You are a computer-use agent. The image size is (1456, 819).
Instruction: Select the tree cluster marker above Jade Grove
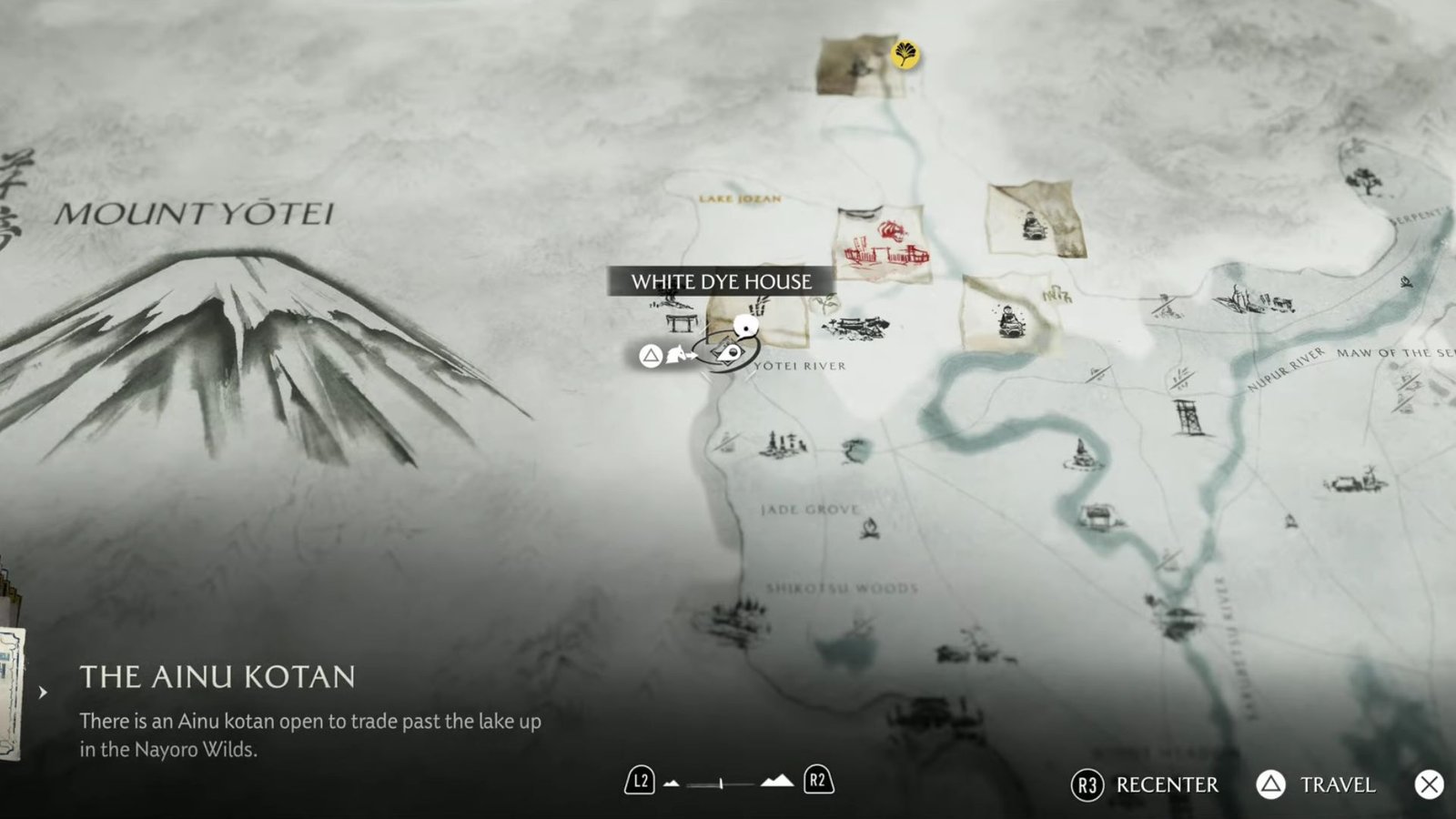[x=782, y=444]
